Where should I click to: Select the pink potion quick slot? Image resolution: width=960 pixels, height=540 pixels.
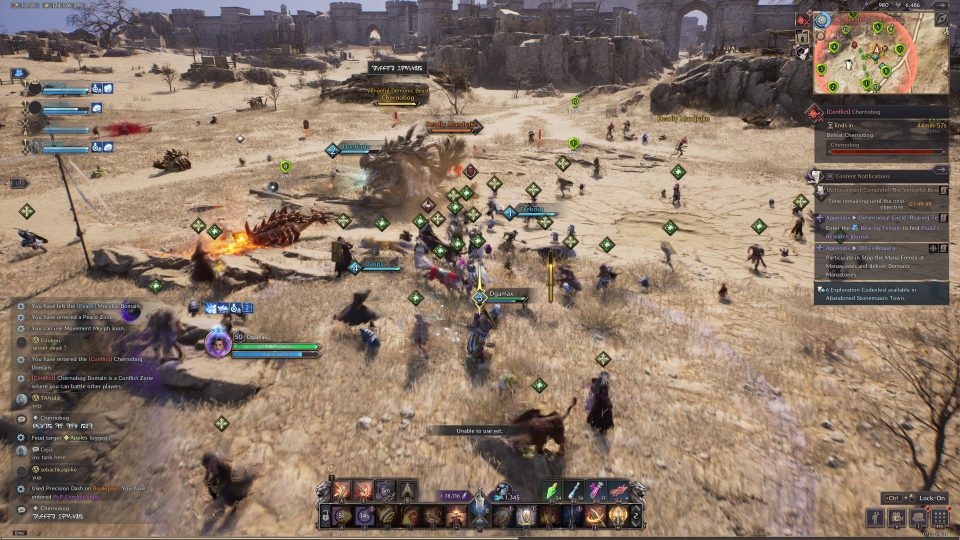pyautogui.click(x=597, y=490)
